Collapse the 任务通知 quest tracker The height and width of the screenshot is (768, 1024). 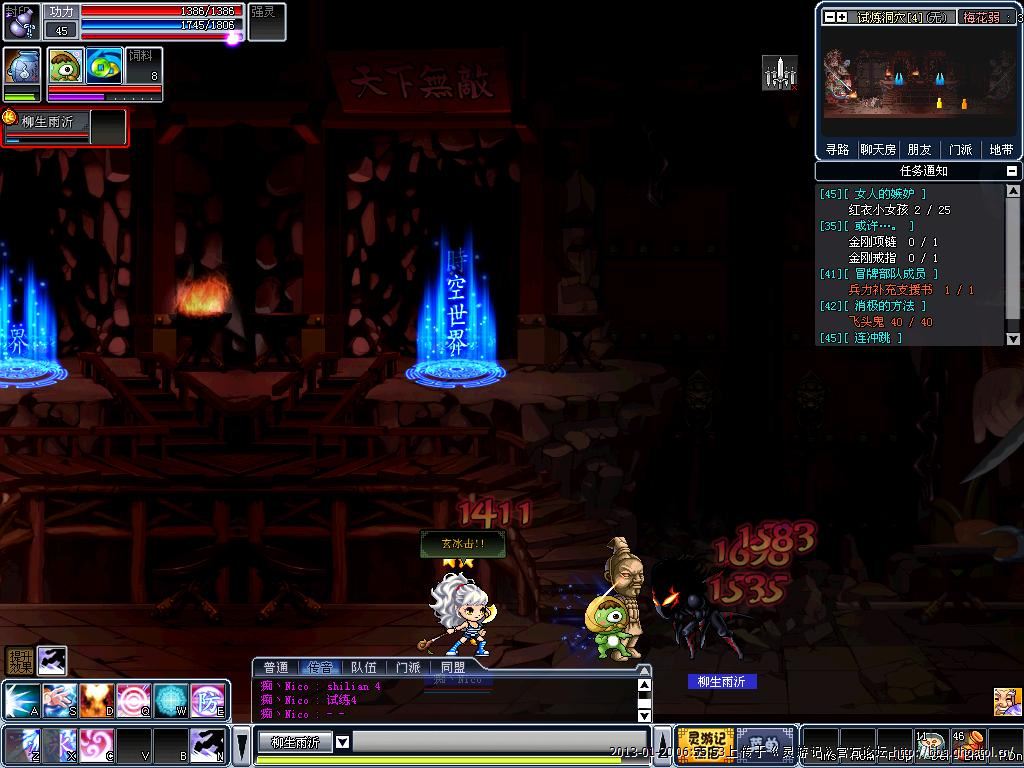point(1012,171)
